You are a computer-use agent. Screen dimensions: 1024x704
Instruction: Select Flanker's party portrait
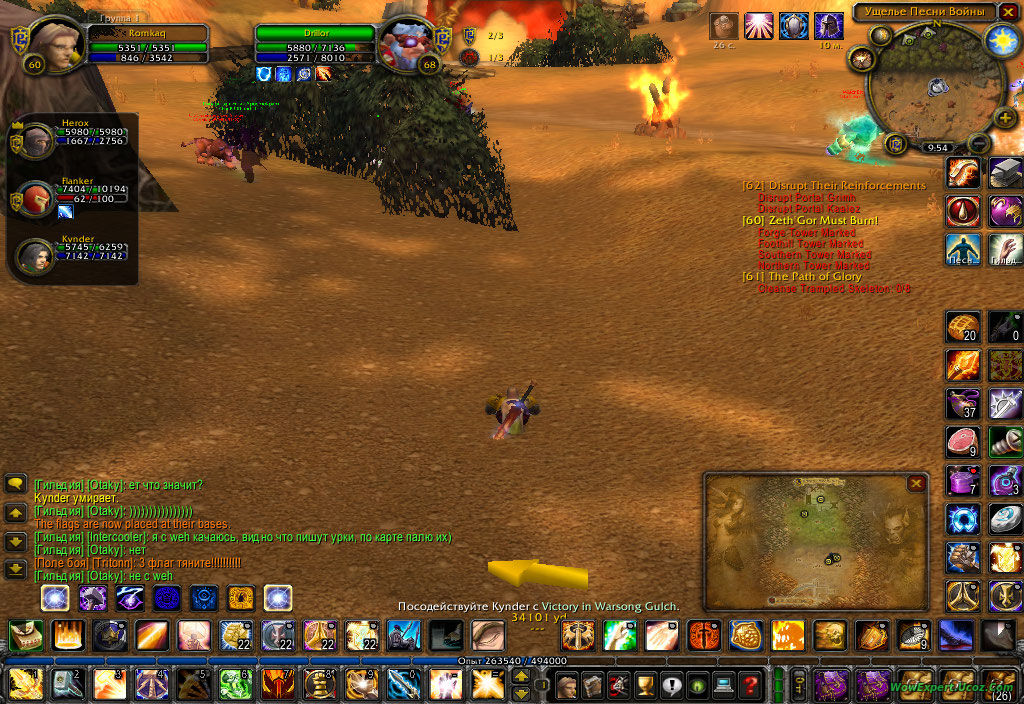38,199
